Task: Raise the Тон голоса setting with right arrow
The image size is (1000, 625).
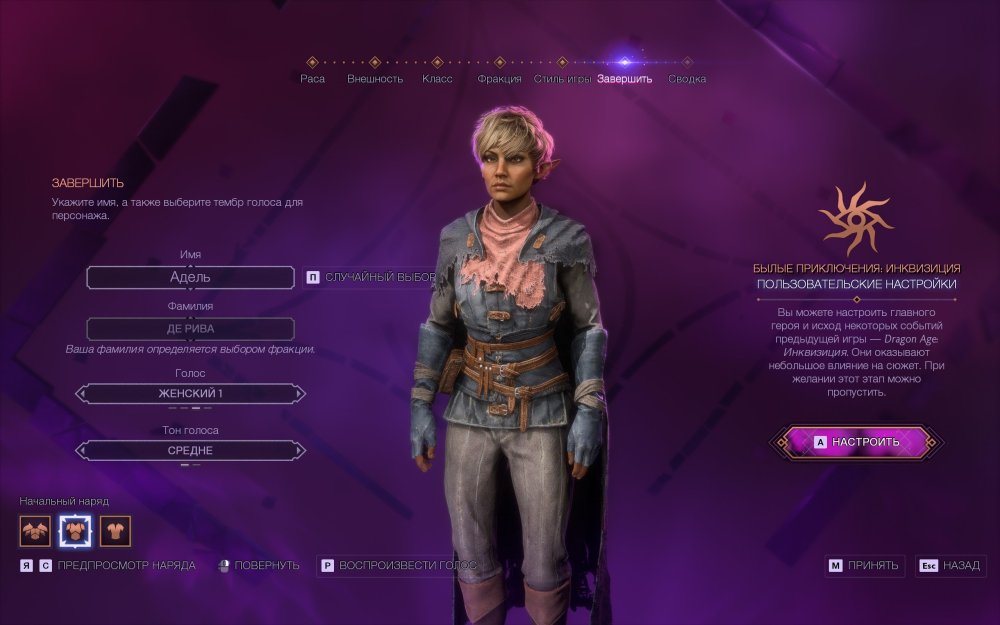Action: pos(299,451)
